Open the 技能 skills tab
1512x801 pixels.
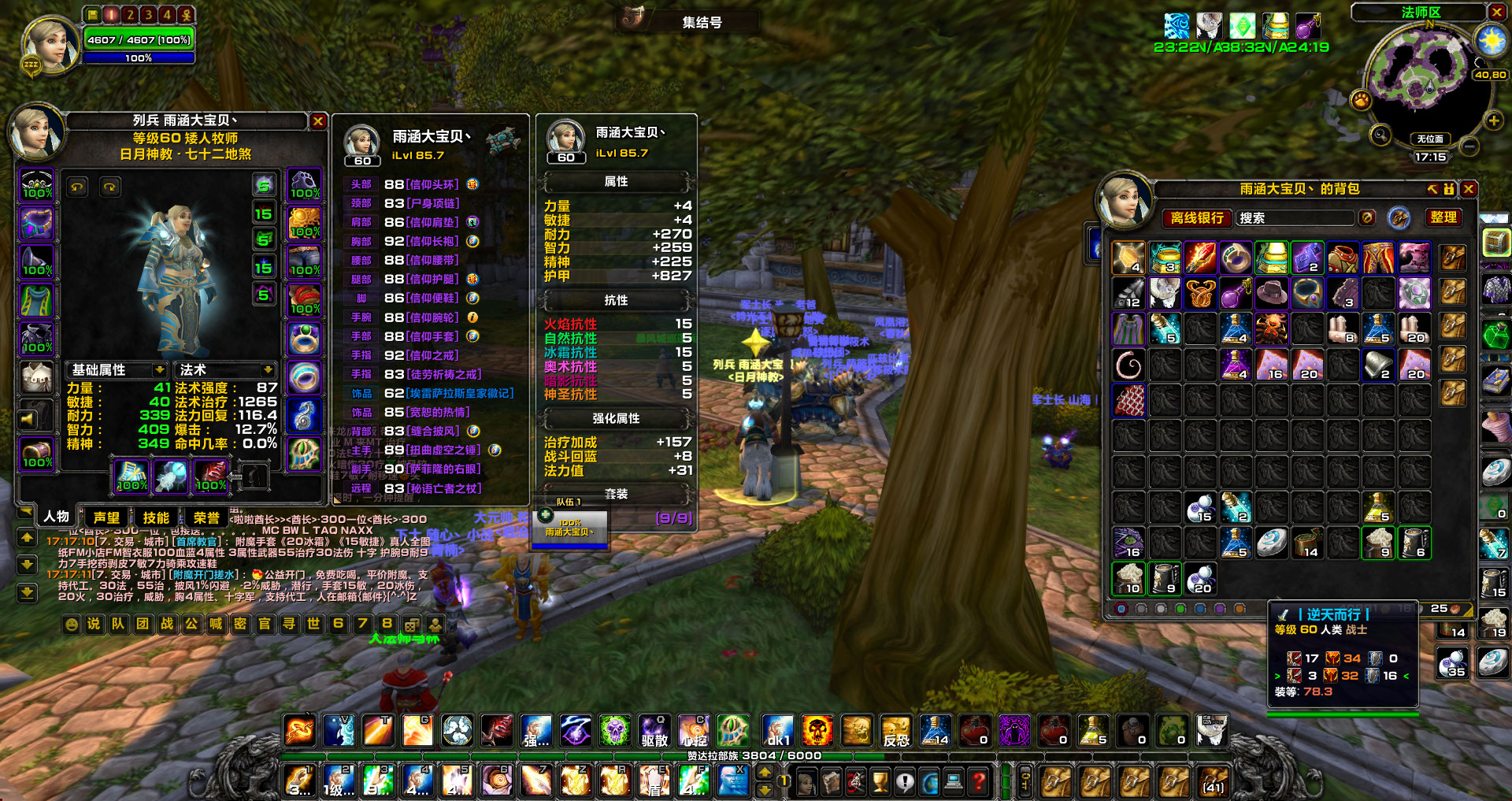pos(156,517)
